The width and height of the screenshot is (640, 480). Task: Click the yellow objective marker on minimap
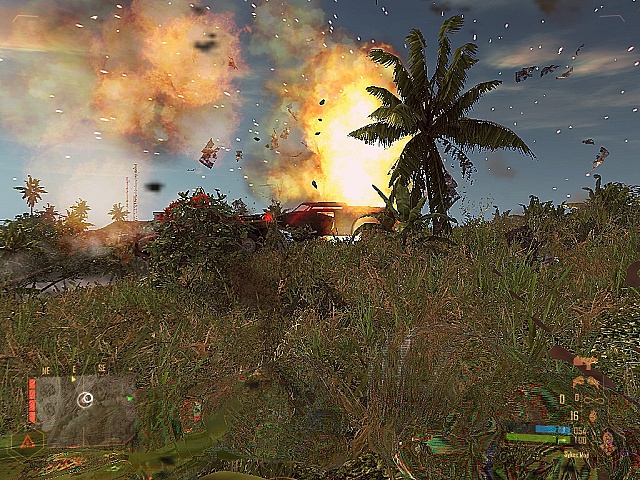pyautogui.click(x=72, y=380)
